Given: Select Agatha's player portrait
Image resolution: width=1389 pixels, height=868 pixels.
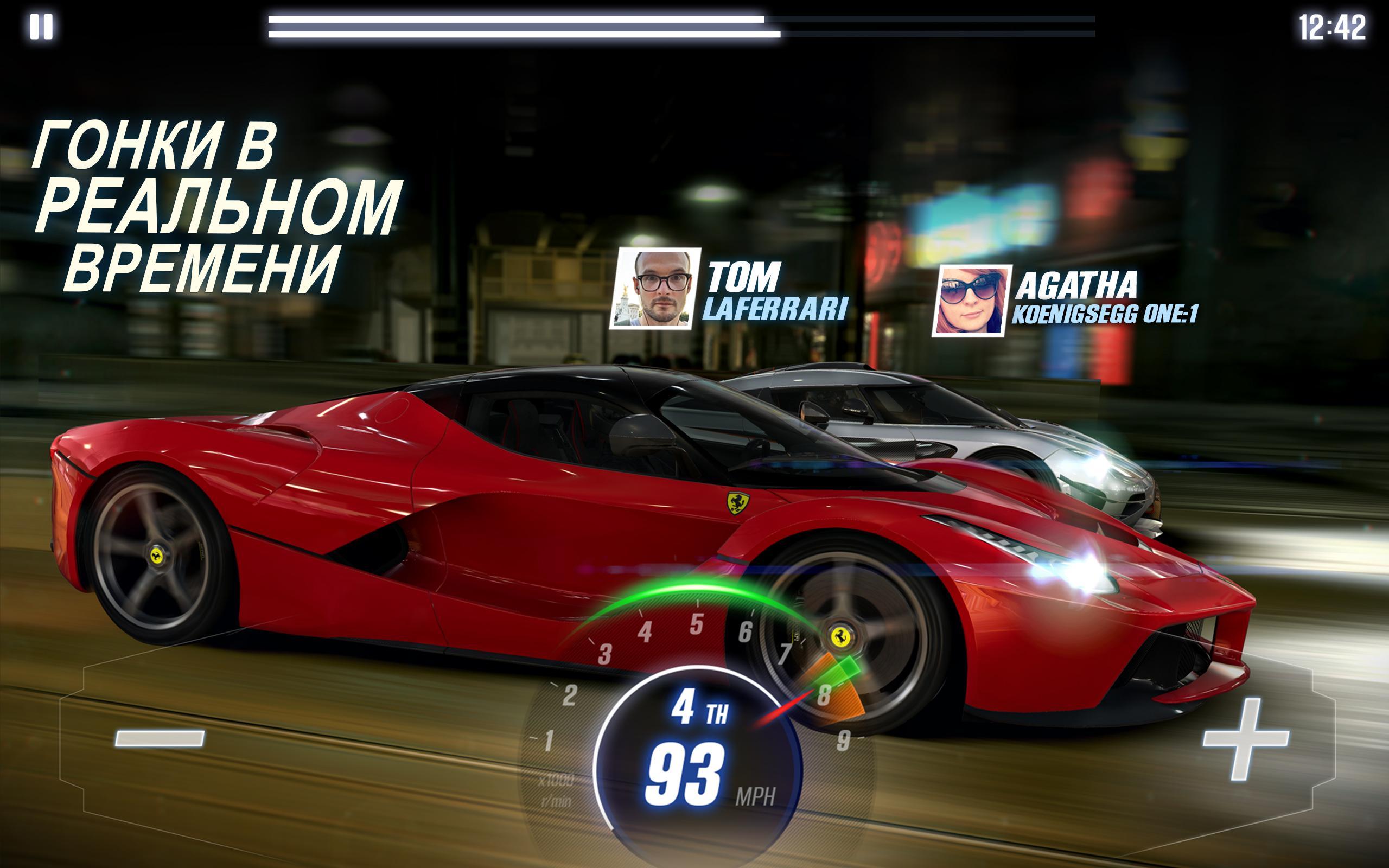Looking at the screenshot, I should (x=971, y=300).
